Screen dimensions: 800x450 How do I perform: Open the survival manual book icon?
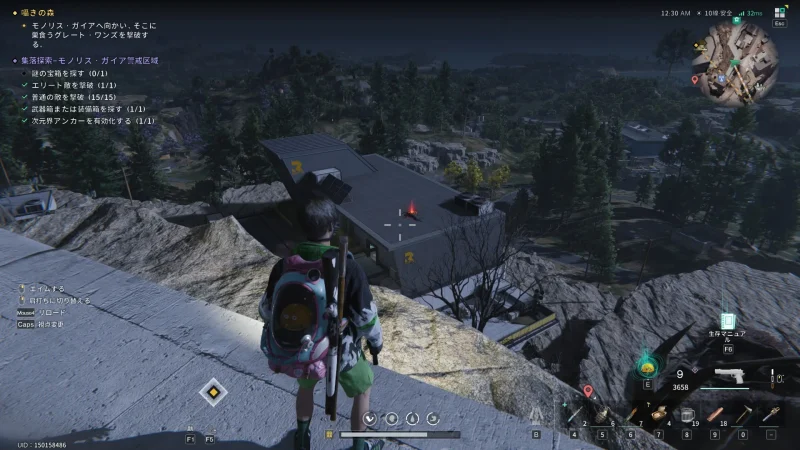[727, 322]
